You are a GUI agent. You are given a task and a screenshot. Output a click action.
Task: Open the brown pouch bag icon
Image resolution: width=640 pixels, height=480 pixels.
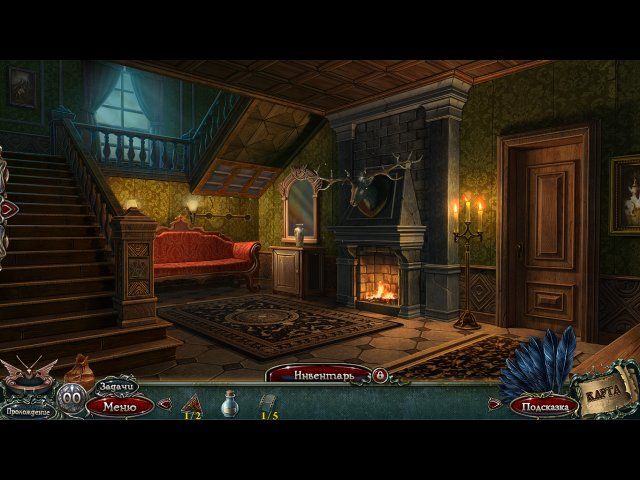coord(78,372)
